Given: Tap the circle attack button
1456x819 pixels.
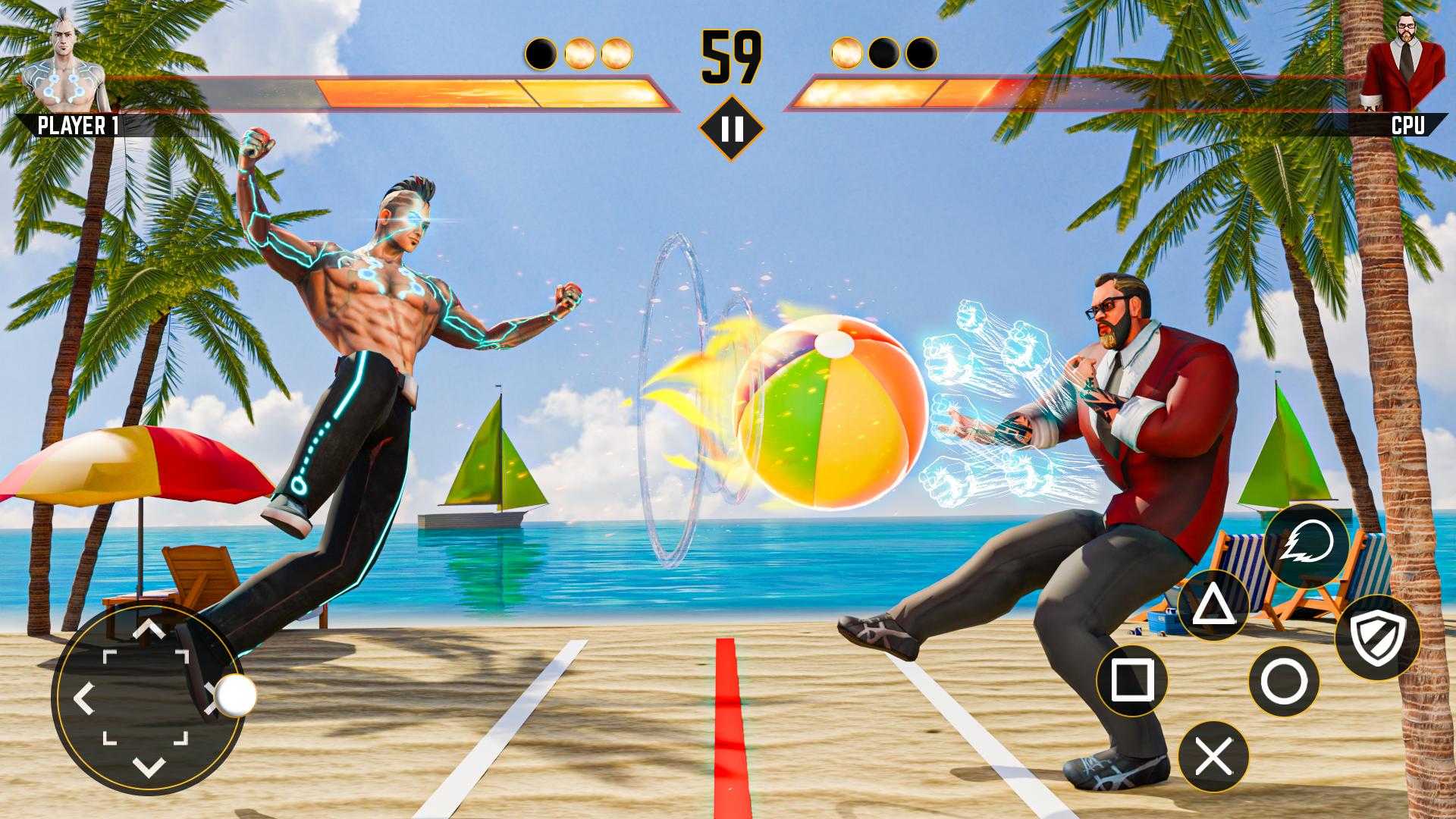Looking at the screenshot, I should point(1284,682).
